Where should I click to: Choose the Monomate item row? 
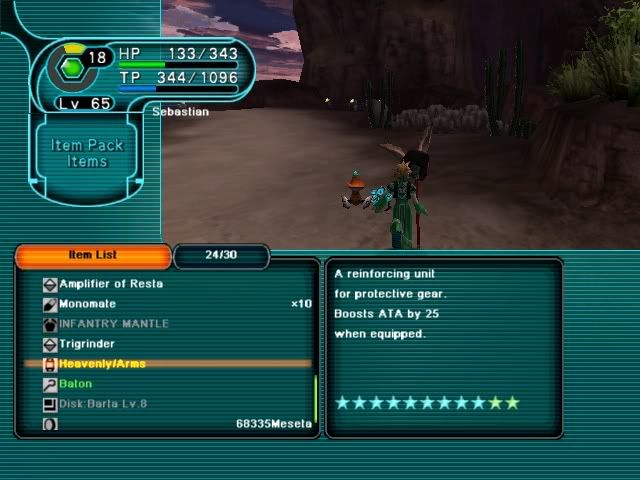(x=87, y=304)
